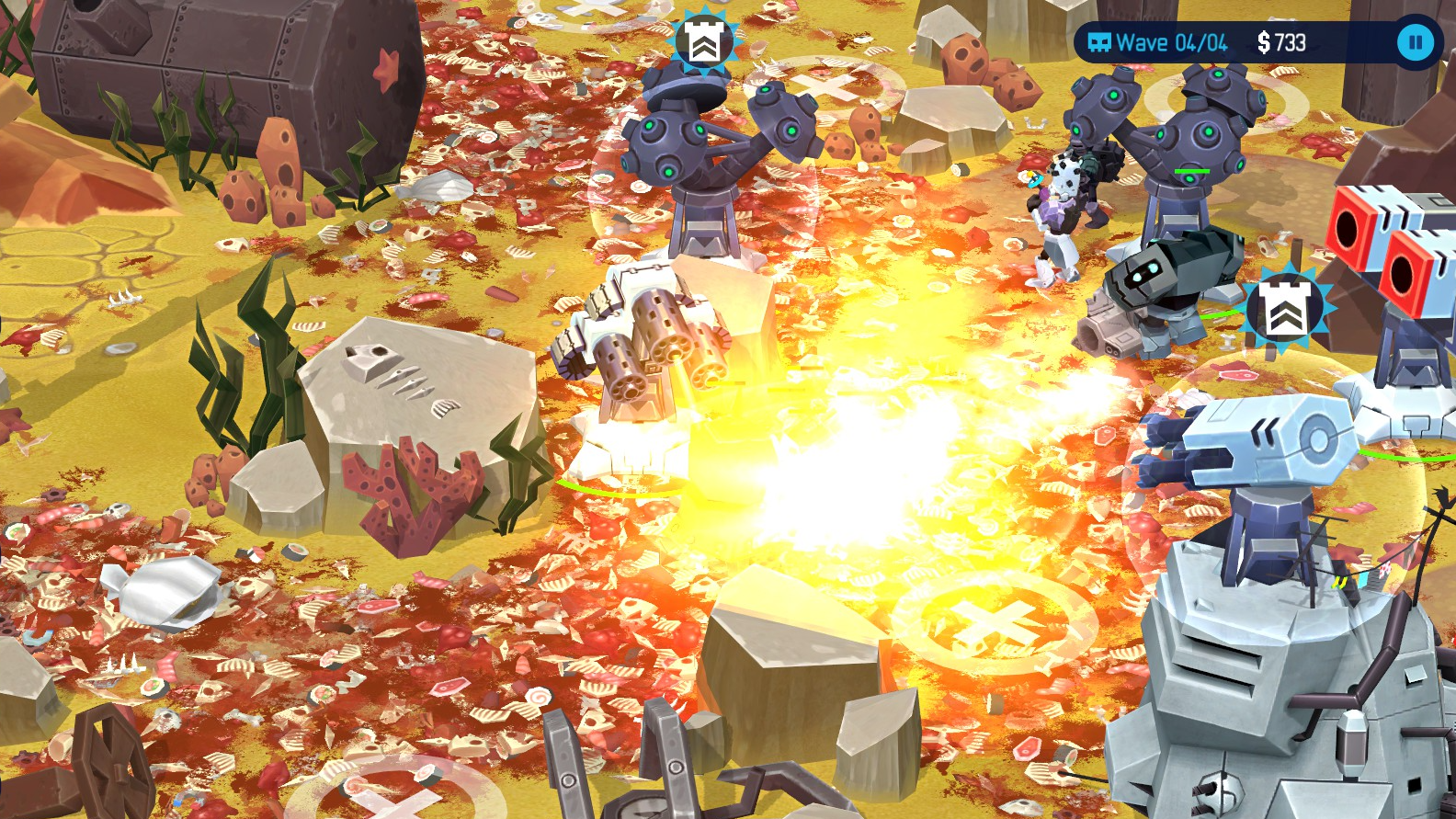Screen dimensions: 1456x819
Task: Pause the game with the blue button
Action: tap(1416, 42)
